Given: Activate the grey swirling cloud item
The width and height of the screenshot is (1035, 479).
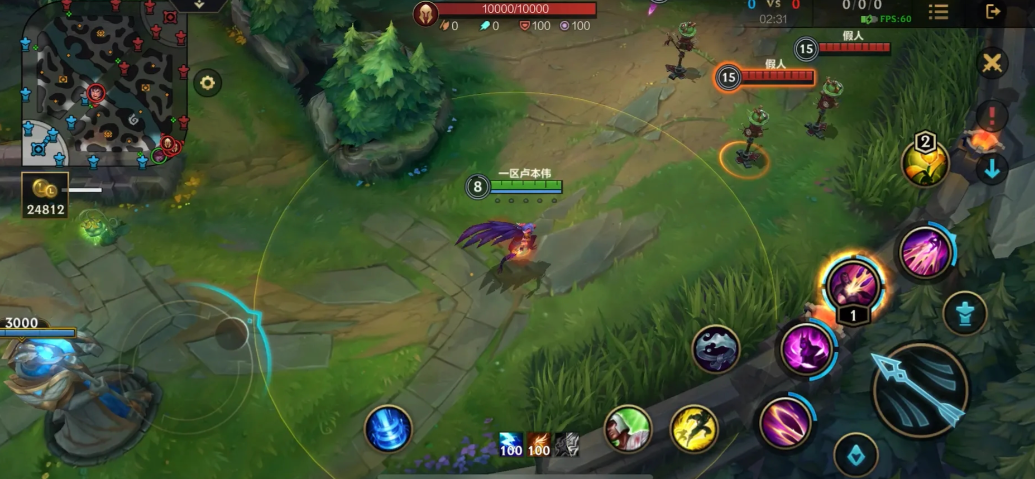Looking at the screenshot, I should (x=716, y=350).
